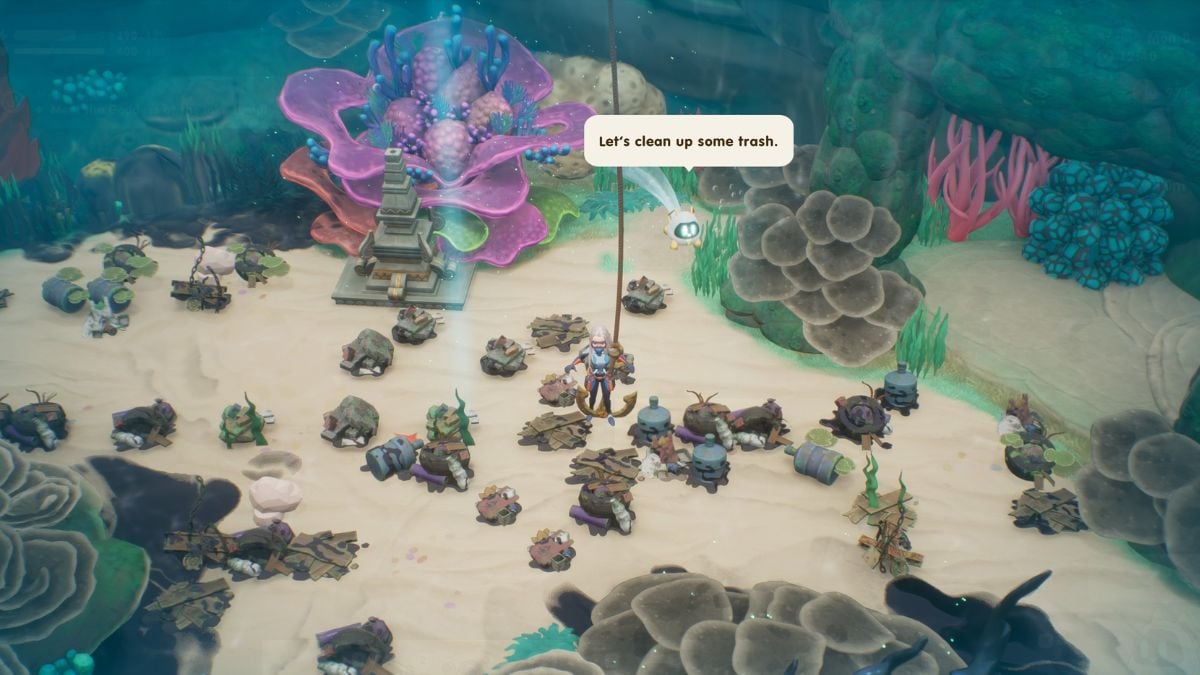Click the "Let's clean up some trash" dialogue bubble
This screenshot has width=1200, height=675.
click(x=688, y=142)
